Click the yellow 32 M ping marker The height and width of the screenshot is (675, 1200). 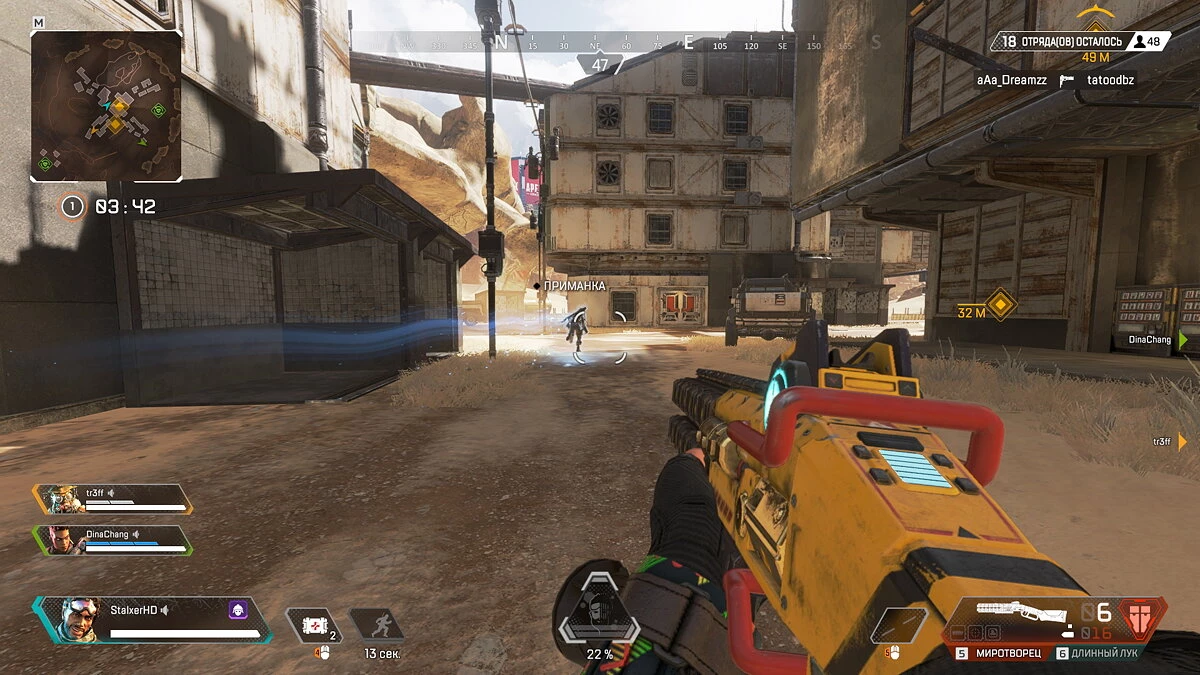point(1000,304)
